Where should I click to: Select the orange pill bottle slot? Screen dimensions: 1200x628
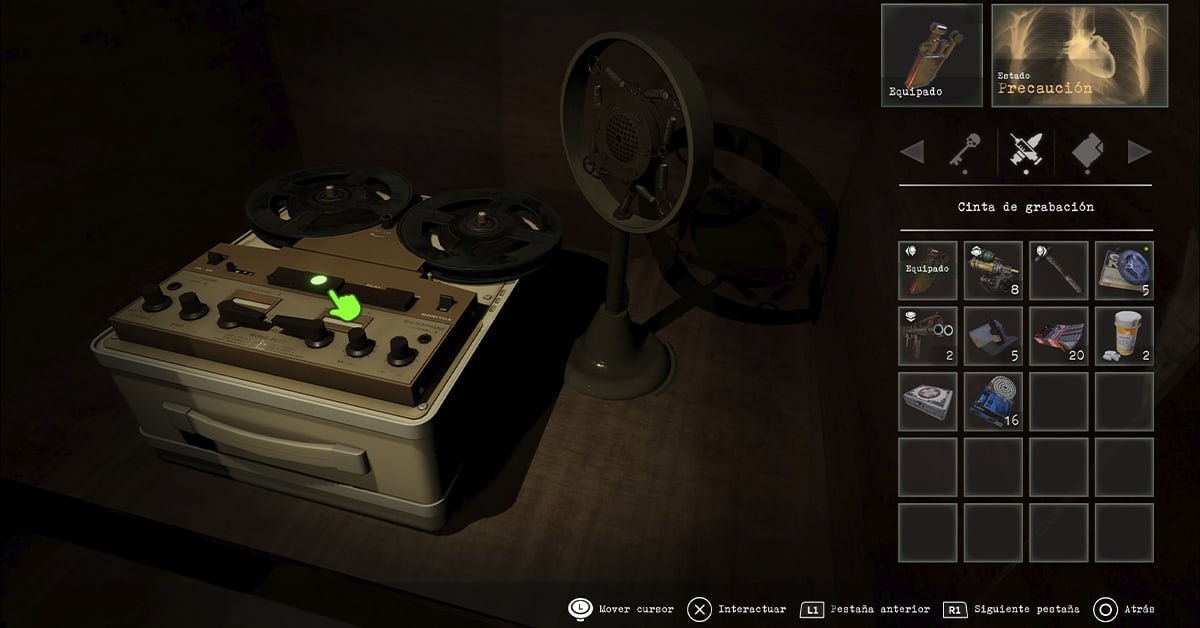[1124, 336]
